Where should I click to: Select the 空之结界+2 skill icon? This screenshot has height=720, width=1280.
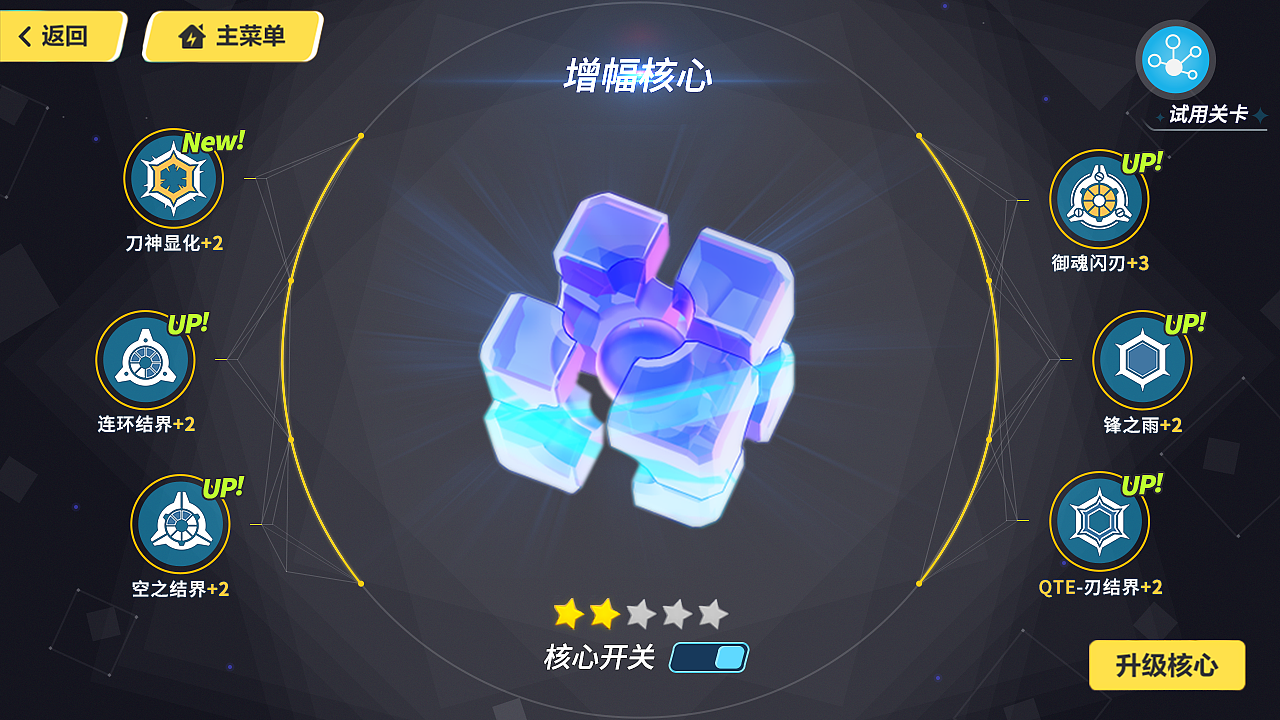pos(180,525)
